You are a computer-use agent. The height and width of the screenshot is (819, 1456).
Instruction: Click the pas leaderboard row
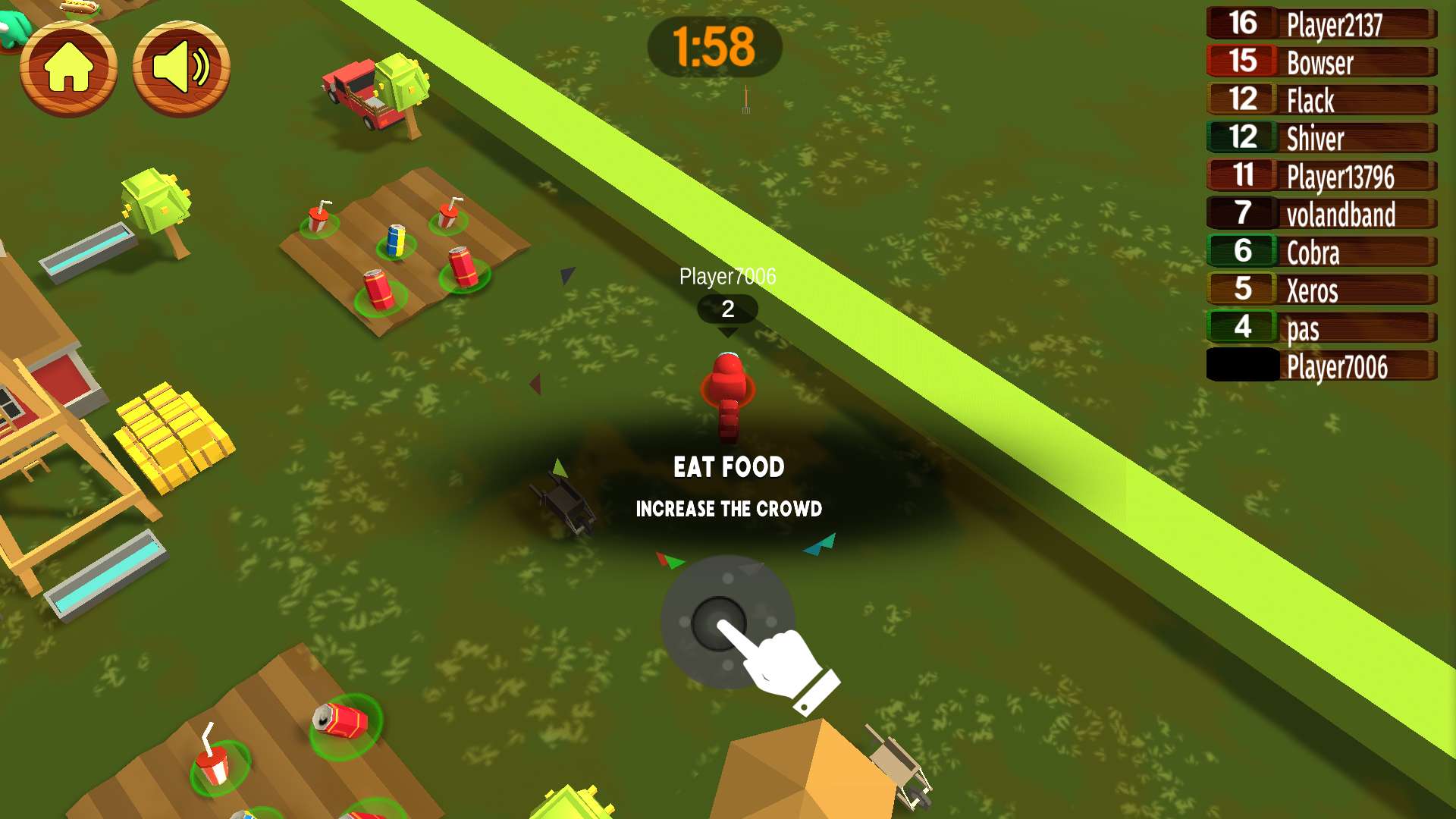(1321, 328)
